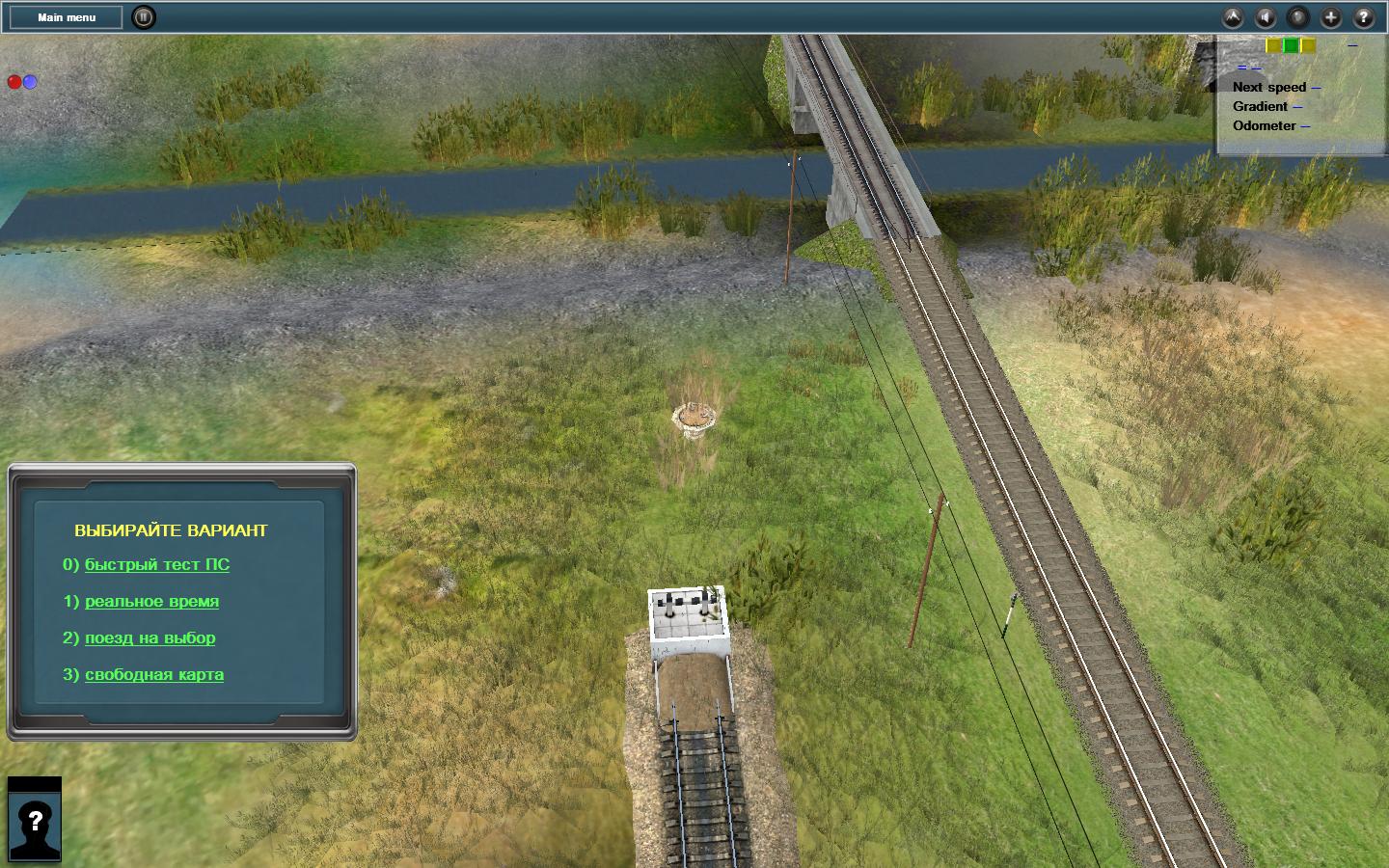Viewport: 1389px width, 868px height.
Task: Click the blue dot indicator
Action: pos(30,82)
